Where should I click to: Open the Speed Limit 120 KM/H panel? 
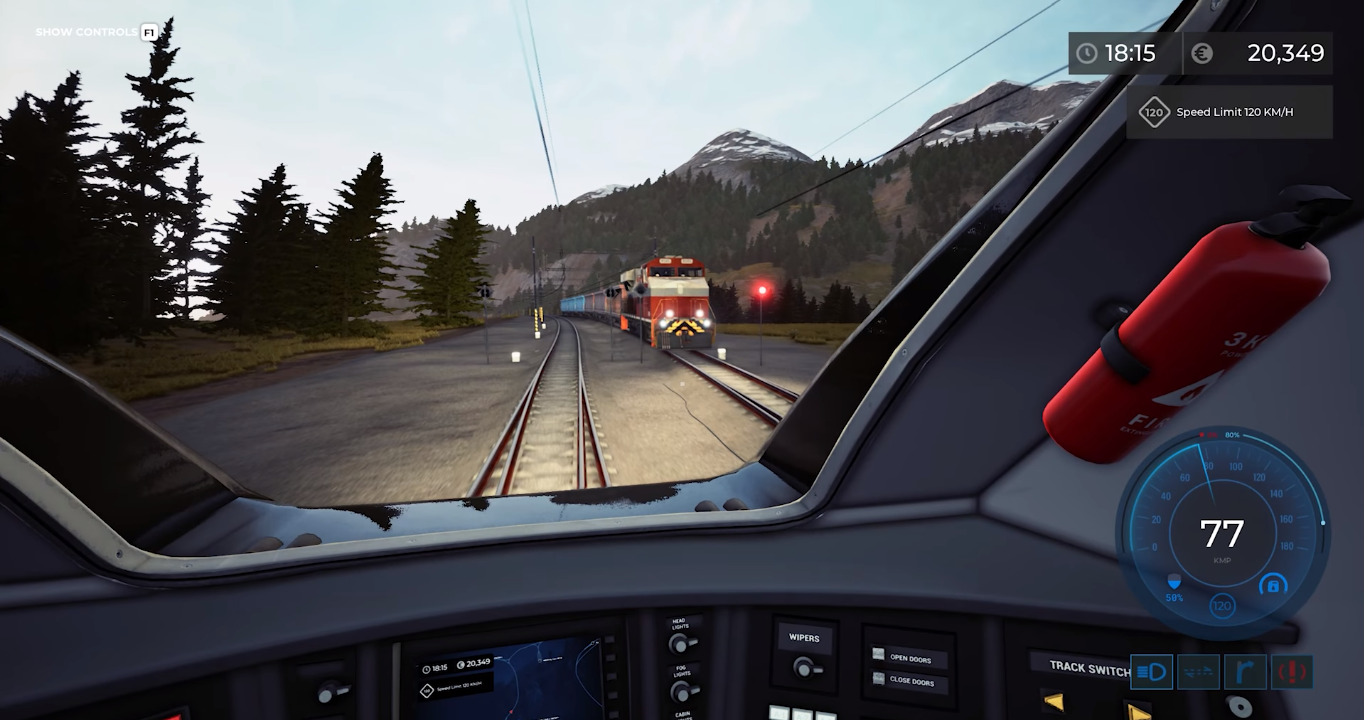click(1229, 112)
